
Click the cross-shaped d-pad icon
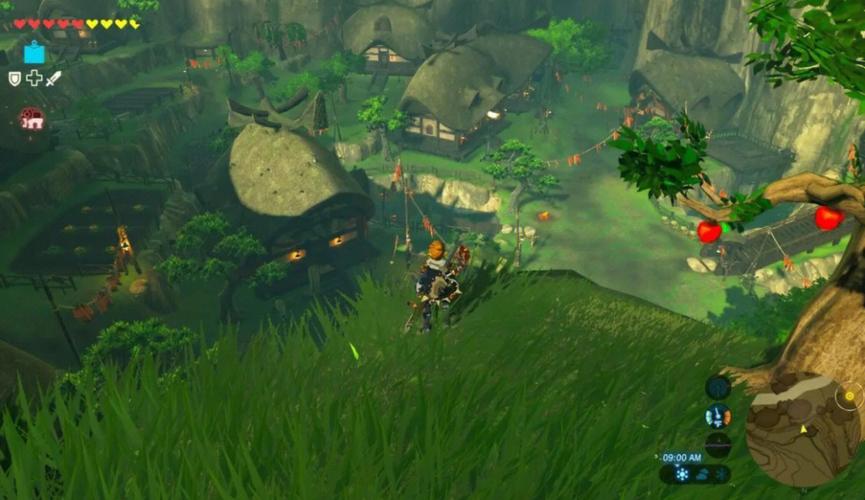34,78
